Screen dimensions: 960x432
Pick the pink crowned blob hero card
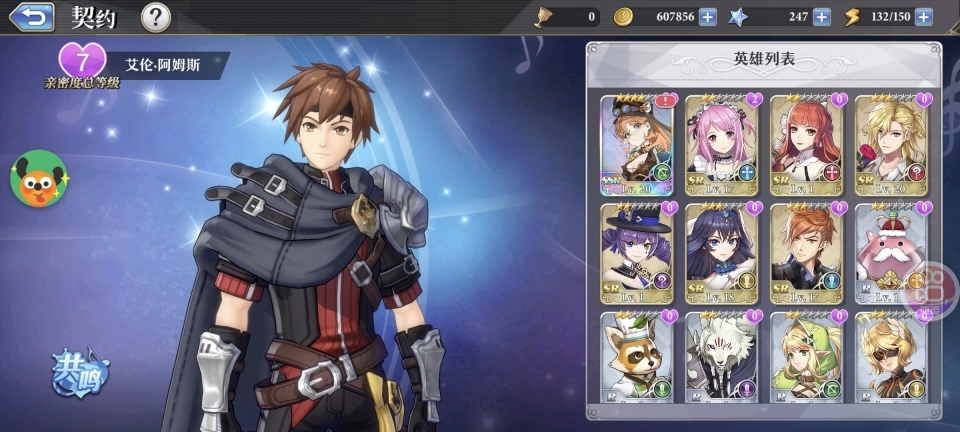click(x=891, y=253)
